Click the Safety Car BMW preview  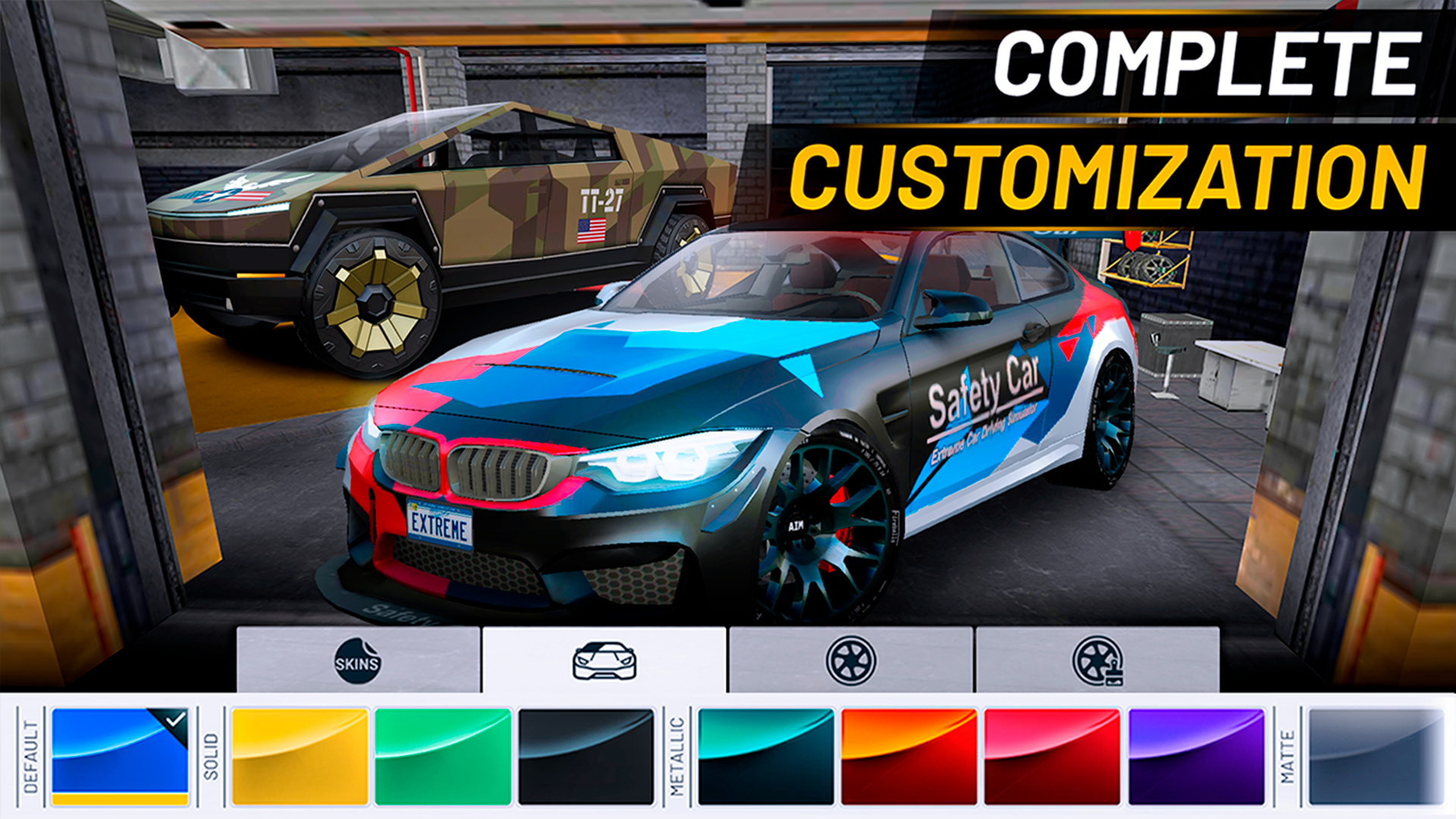point(720,425)
